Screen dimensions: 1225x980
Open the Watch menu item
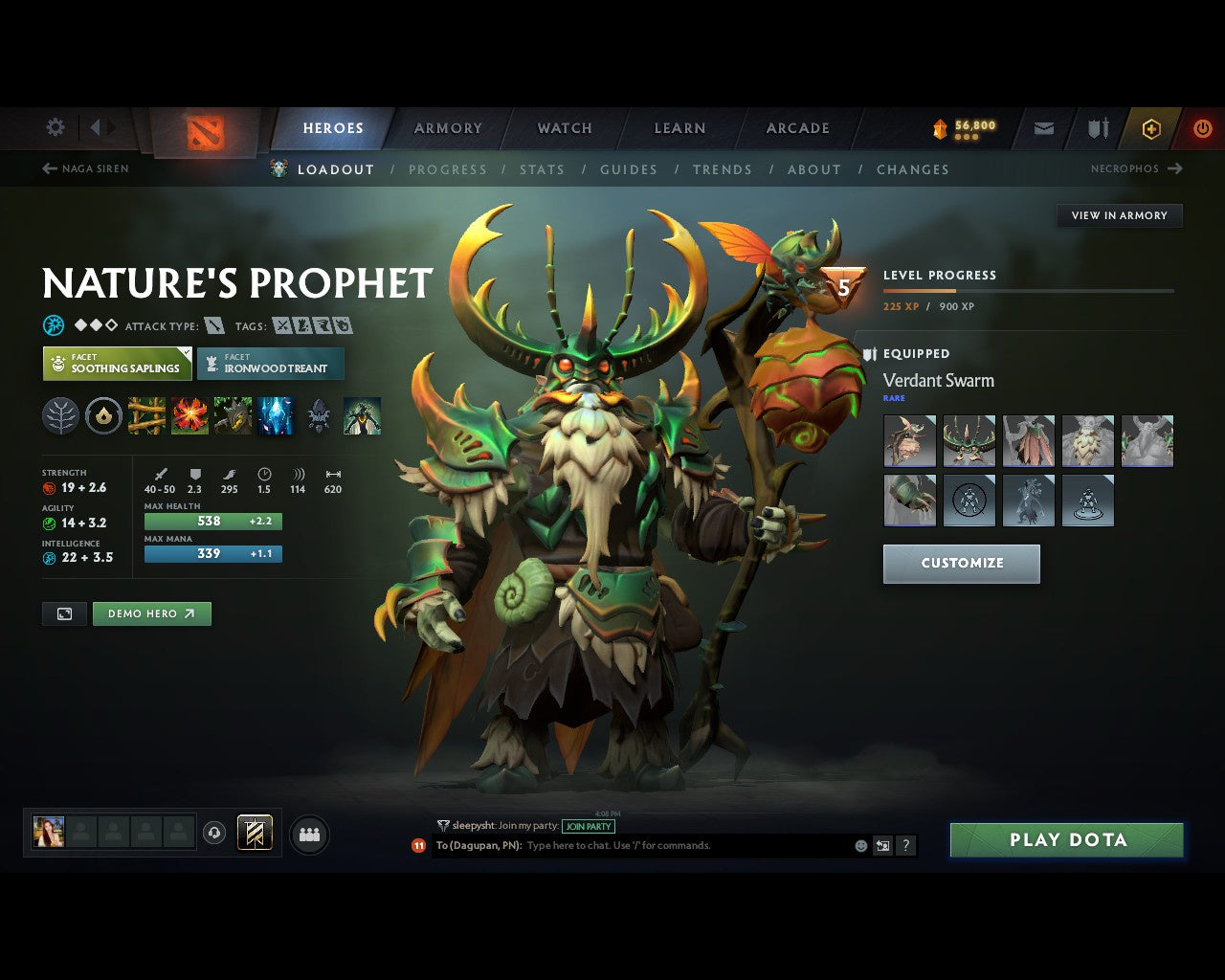coord(564,127)
